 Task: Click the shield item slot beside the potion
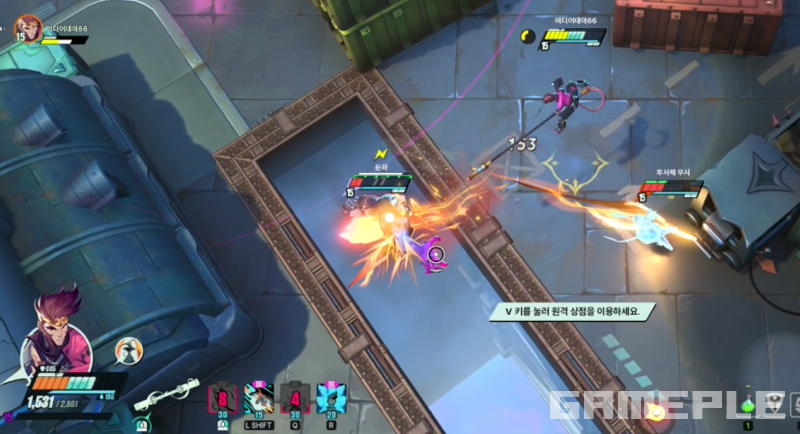click(775, 403)
